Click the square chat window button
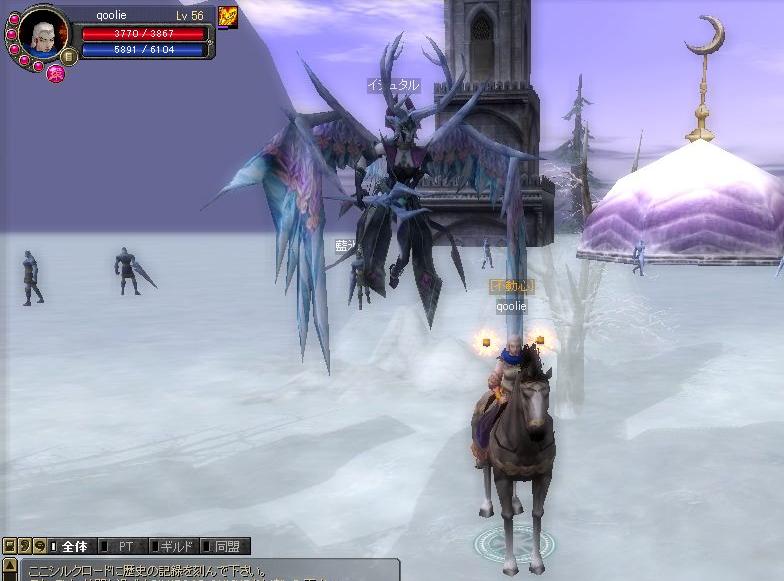Screen dimensions: 784x581 pos(9,546)
